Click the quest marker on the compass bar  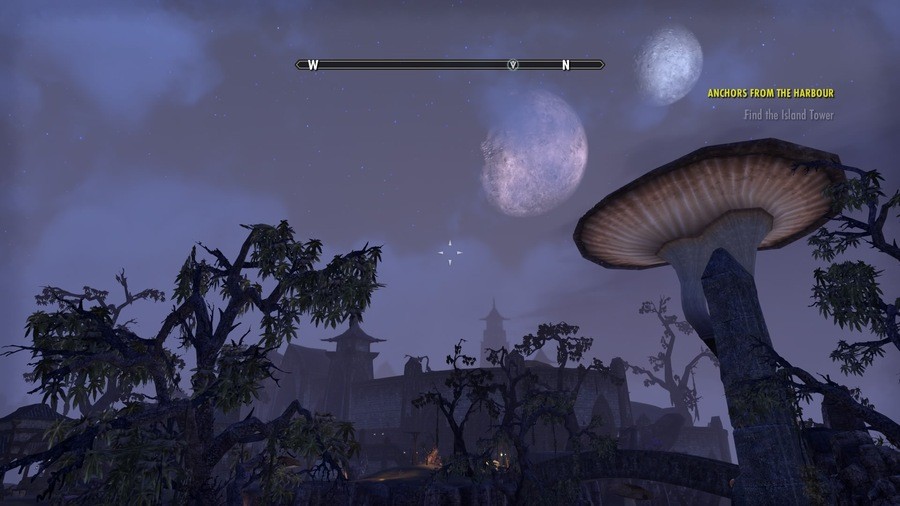click(513, 65)
